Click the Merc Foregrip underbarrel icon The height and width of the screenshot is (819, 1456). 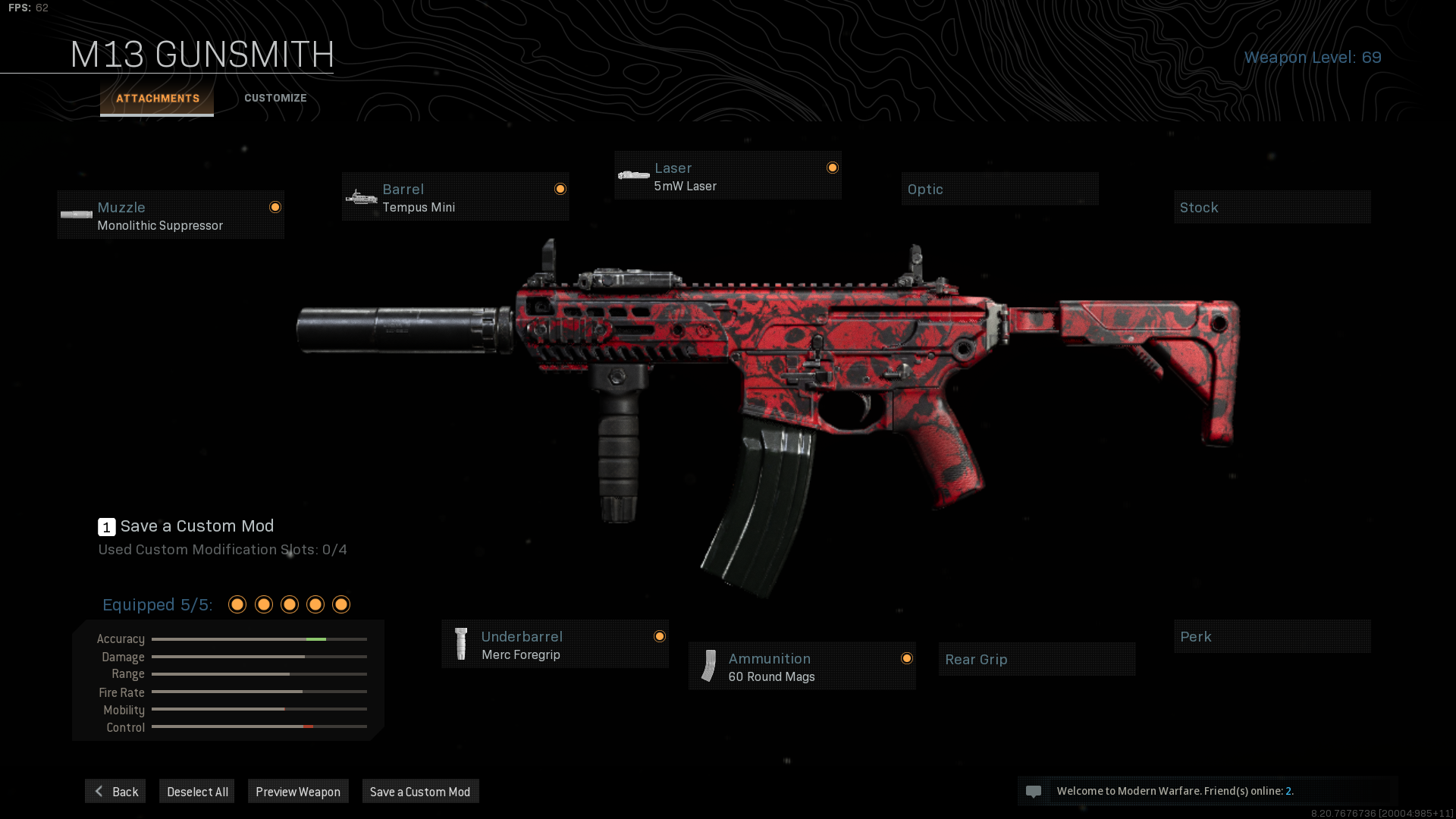[461, 644]
